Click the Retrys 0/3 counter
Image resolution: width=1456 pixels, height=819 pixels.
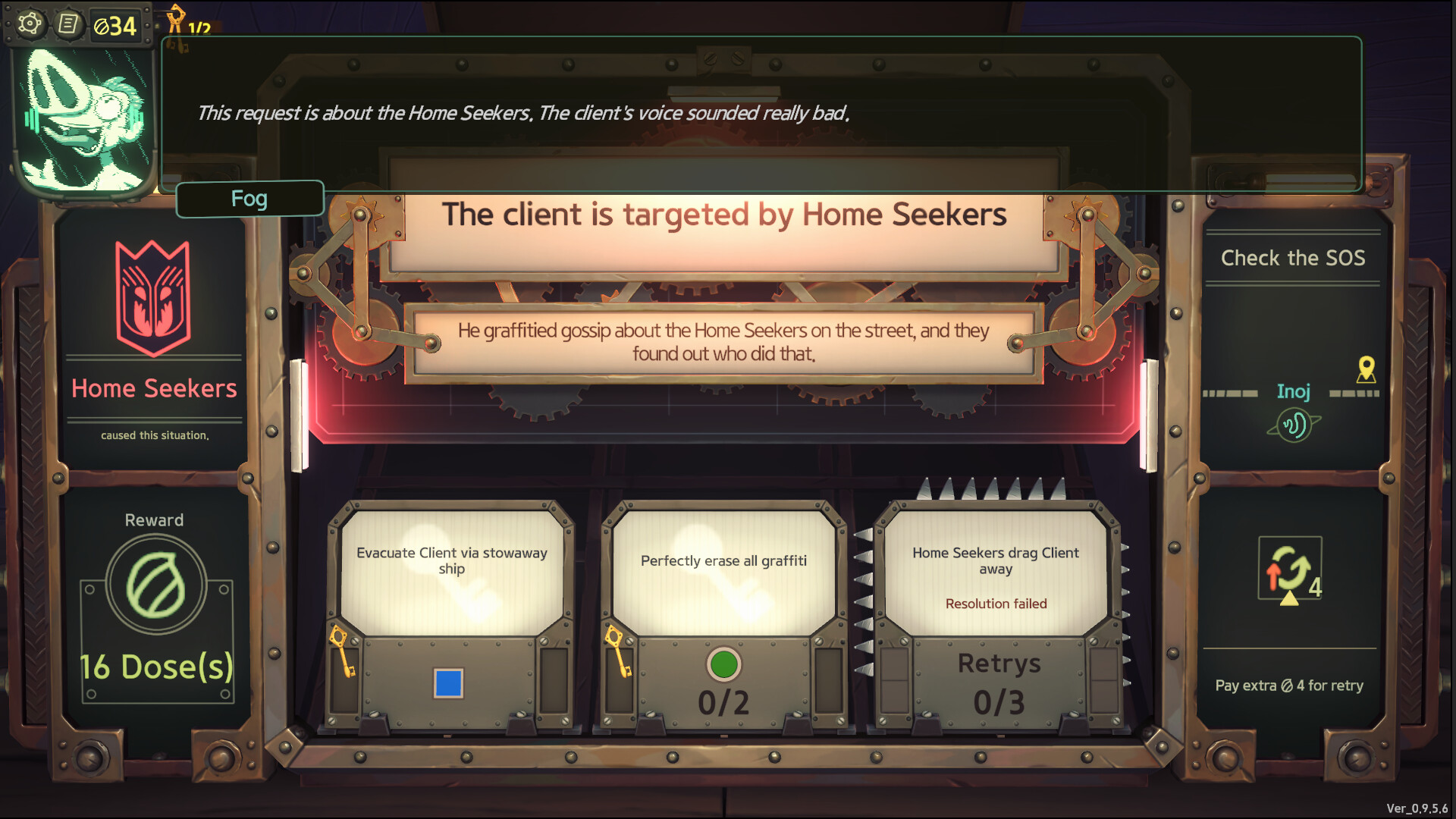click(998, 682)
